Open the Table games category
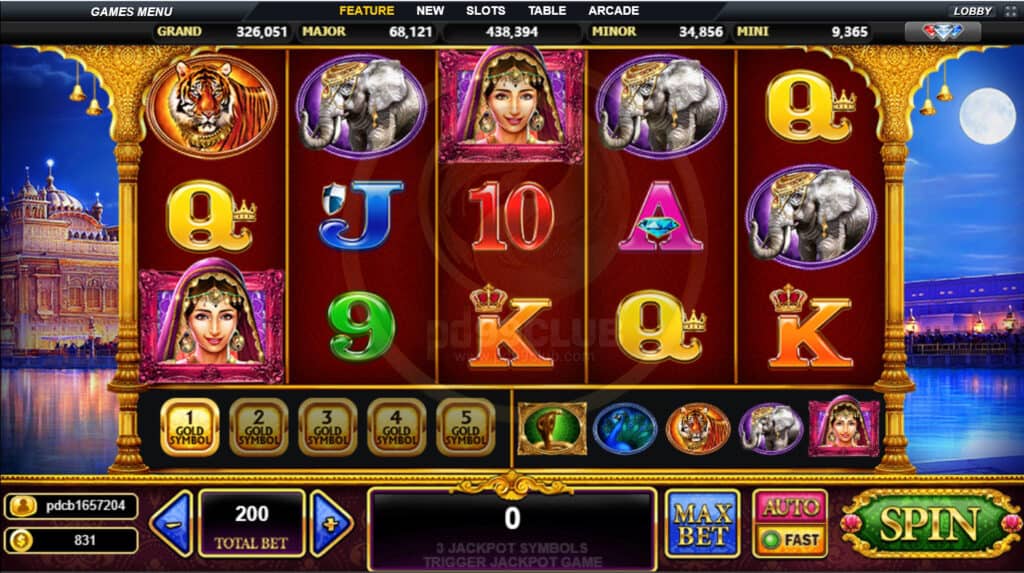The width and height of the screenshot is (1024, 573). click(547, 11)
